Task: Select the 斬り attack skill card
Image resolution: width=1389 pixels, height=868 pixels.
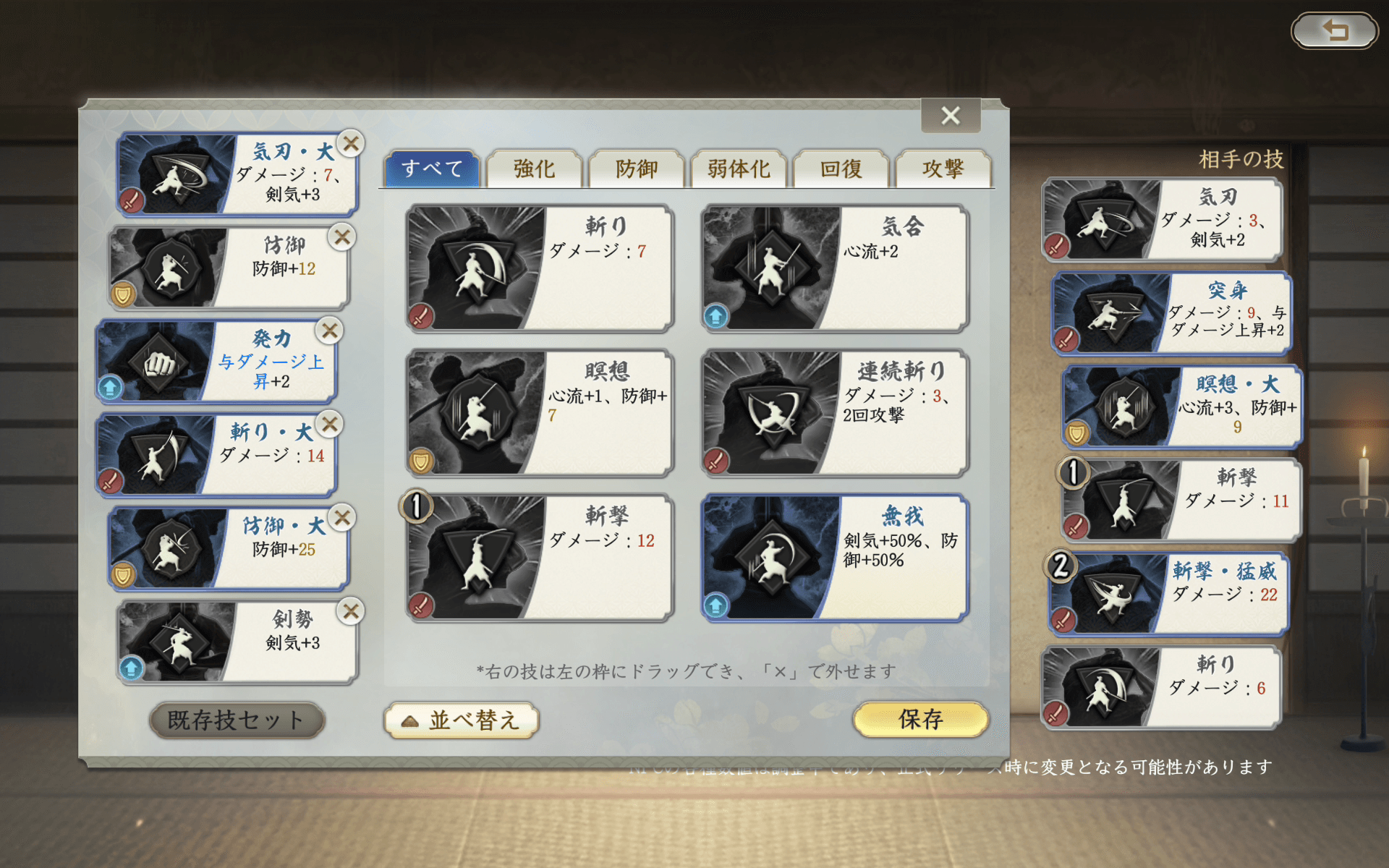Action: [x=539, y=268]
